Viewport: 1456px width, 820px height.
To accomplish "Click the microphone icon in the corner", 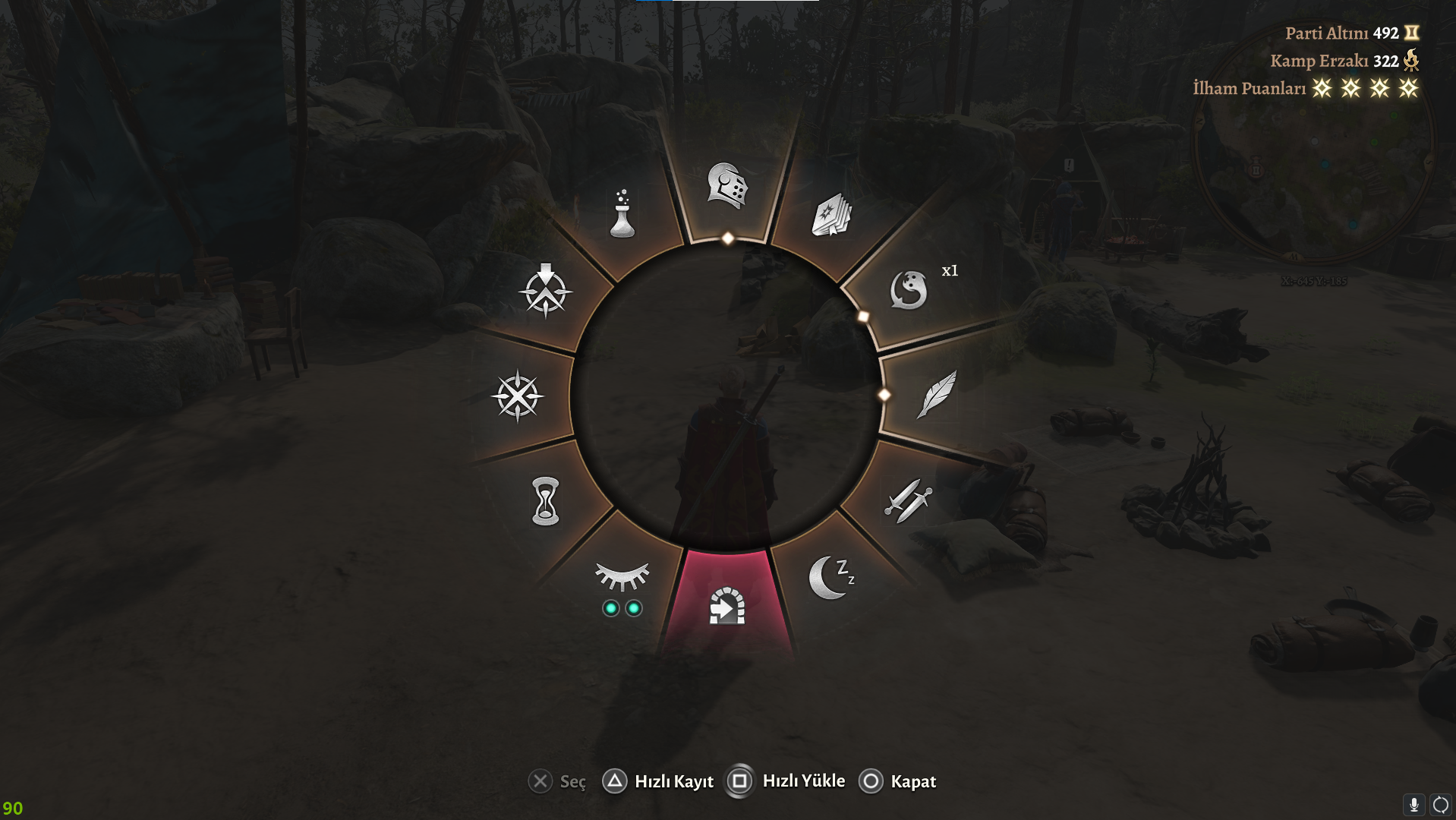I will [1413, 805].
